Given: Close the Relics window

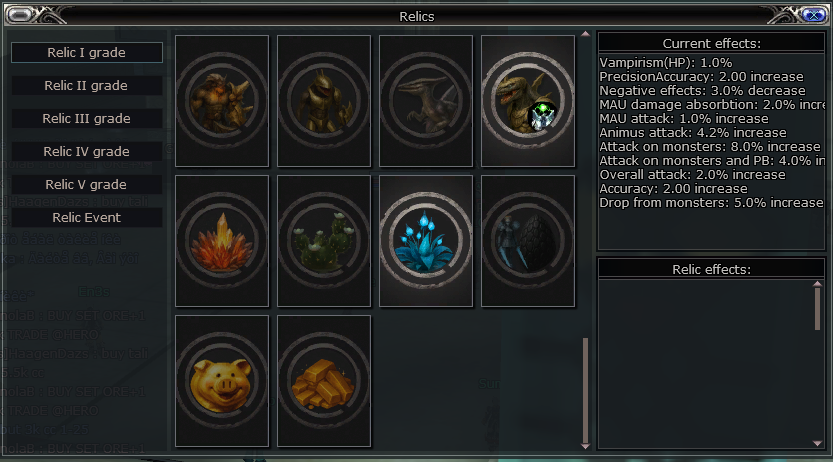Looking at the screenshot, I should pos(811,14).
